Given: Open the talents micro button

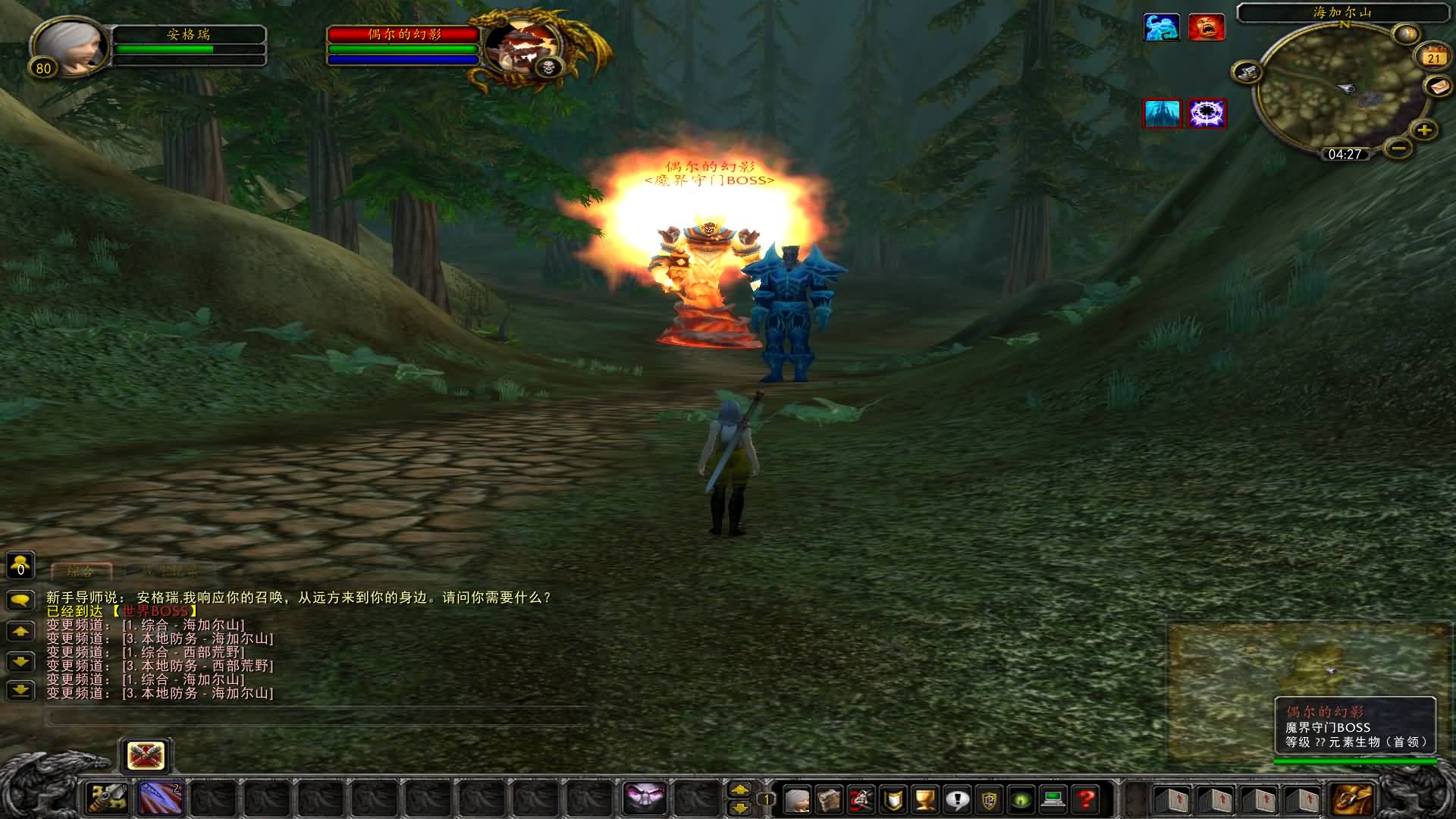Looking at the screenshot, I should (x=861, y=799).
